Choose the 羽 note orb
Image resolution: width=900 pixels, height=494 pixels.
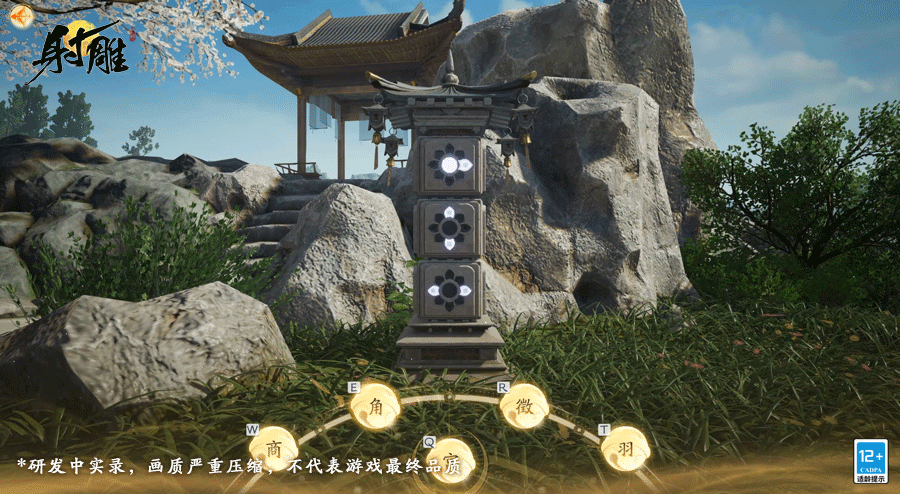click(625, 447)
